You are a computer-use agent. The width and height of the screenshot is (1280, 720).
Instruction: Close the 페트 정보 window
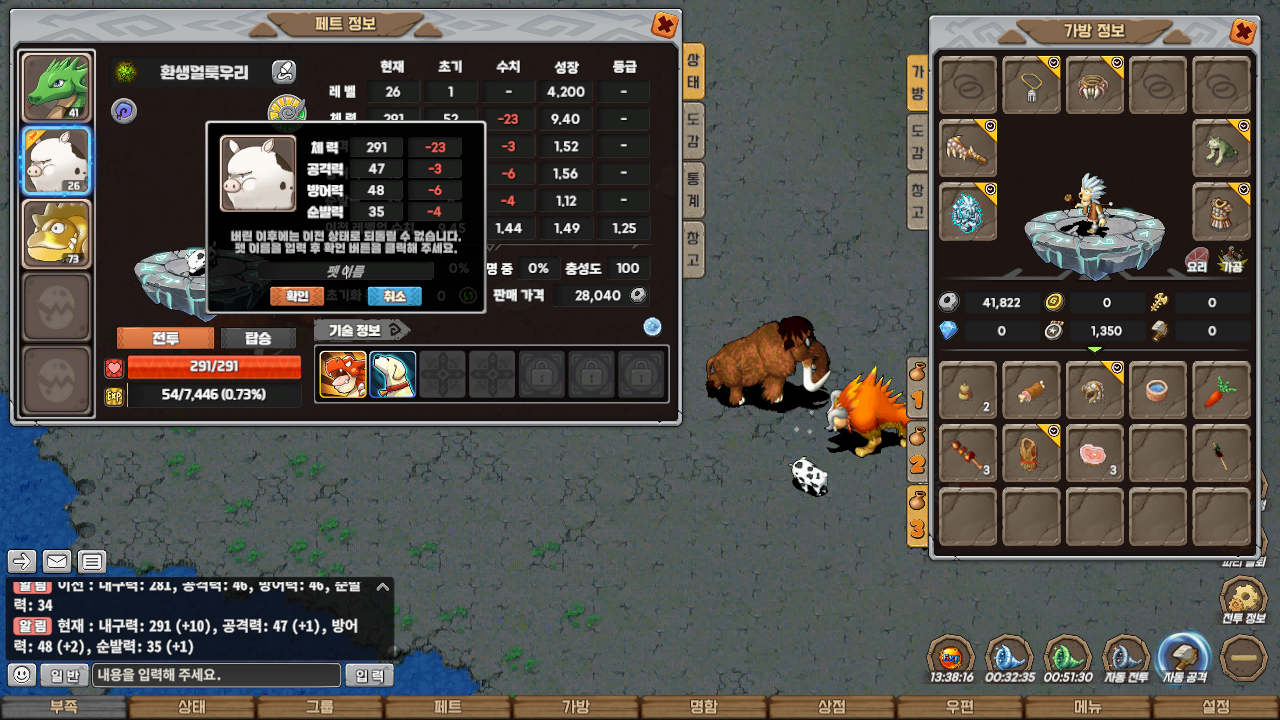(x=663, y=24)
